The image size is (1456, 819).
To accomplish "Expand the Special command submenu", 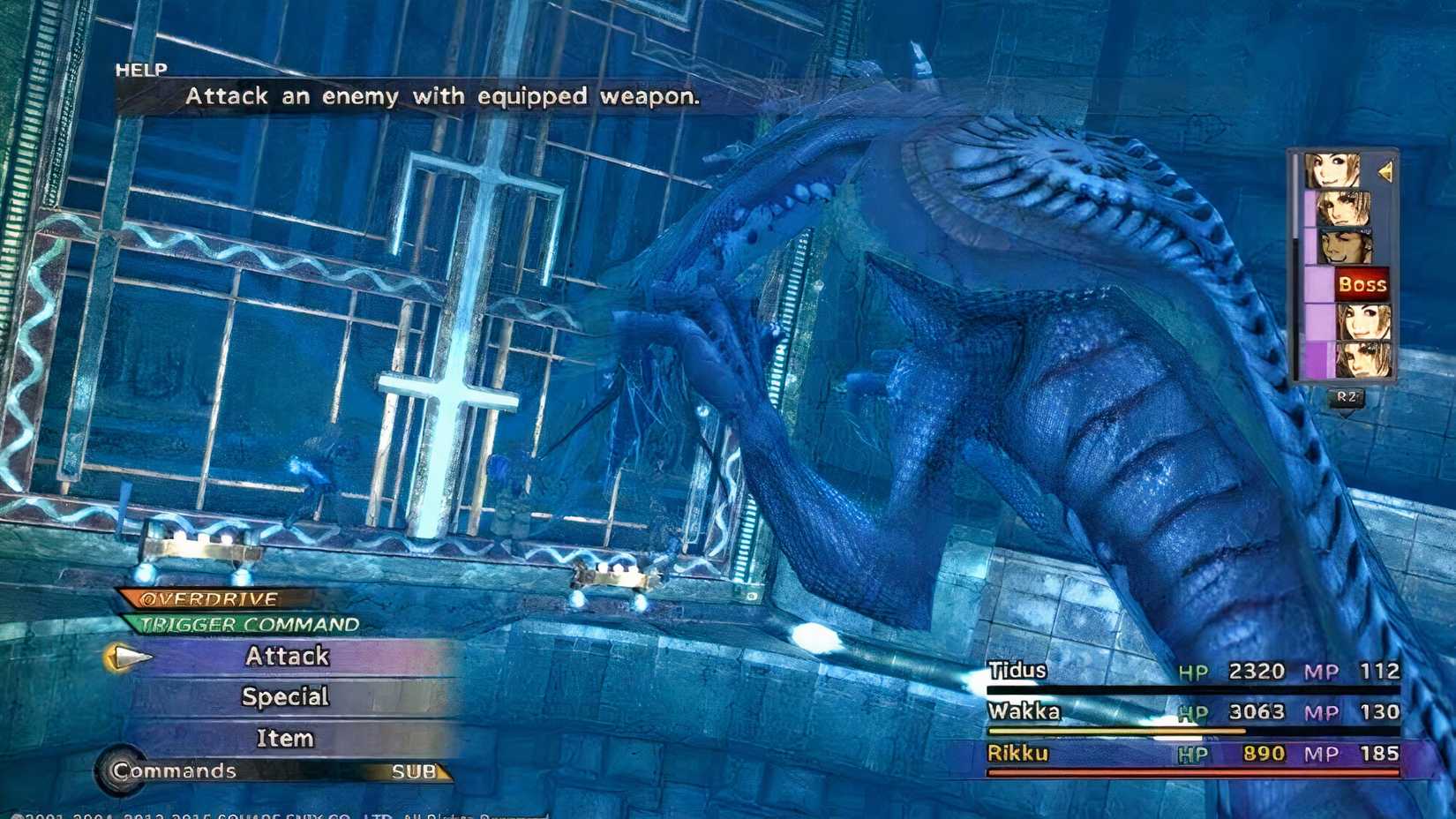I will pos(285,697).
